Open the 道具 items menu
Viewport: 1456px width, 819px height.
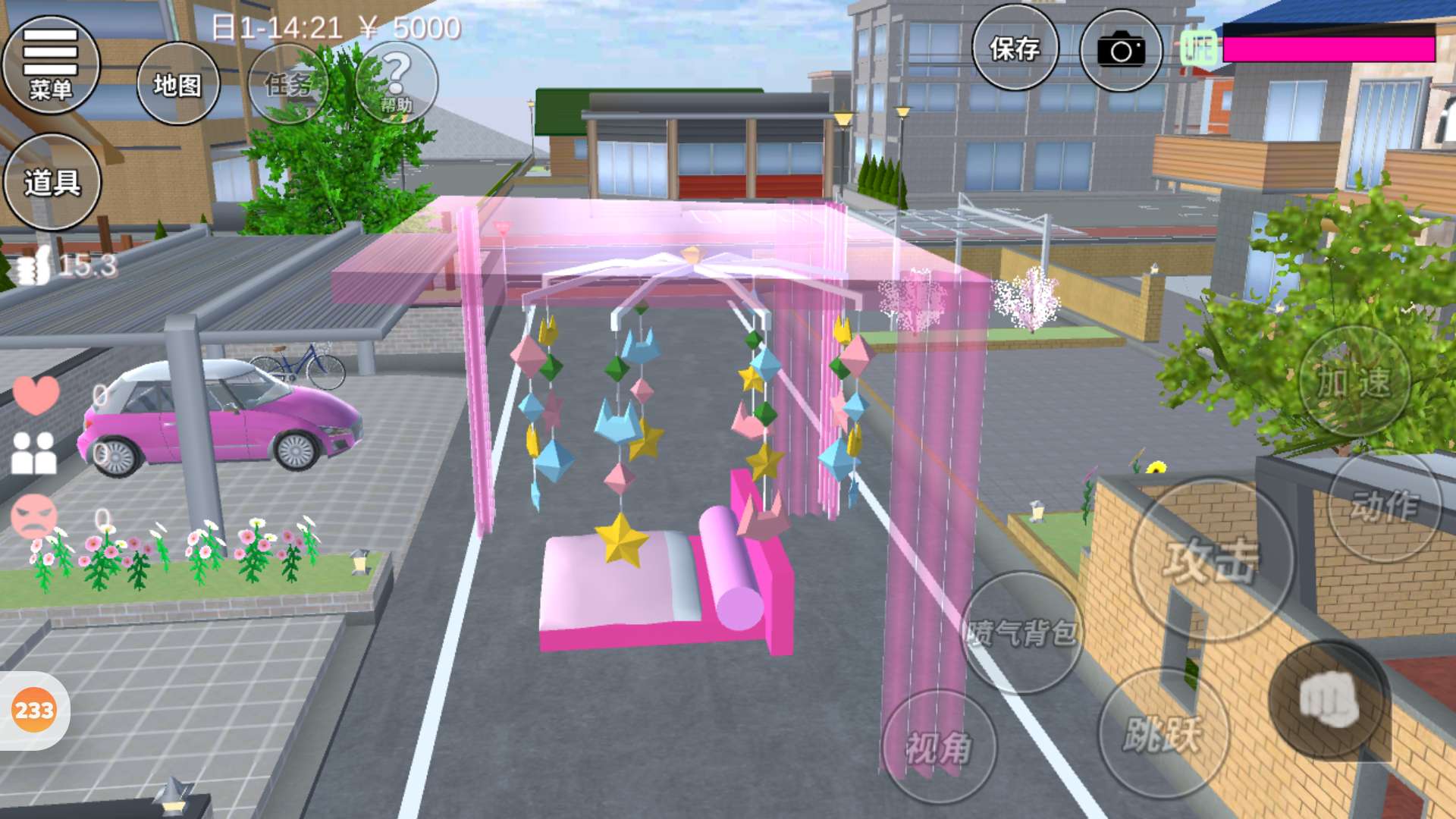click(x=52, y=182)
